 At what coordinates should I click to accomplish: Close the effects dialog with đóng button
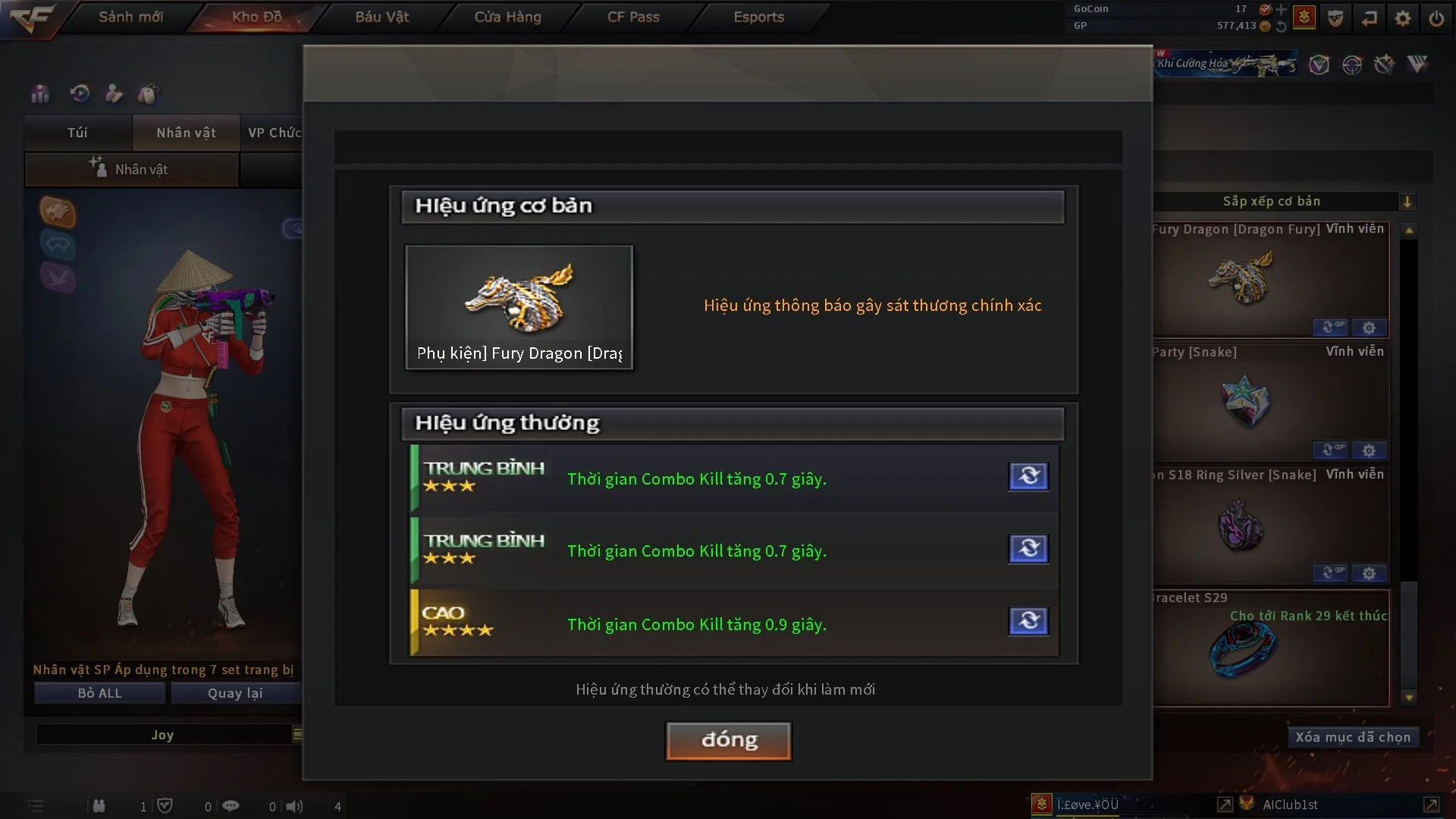tap(729, 740)
